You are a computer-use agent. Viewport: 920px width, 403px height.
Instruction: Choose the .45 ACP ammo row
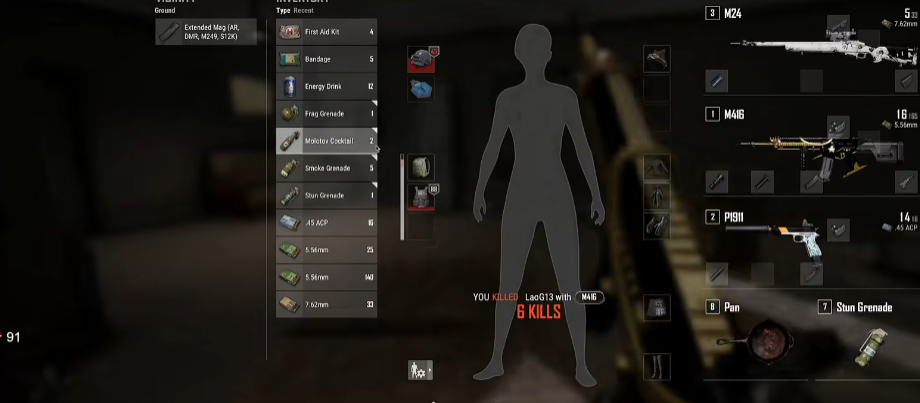[326, 222]
